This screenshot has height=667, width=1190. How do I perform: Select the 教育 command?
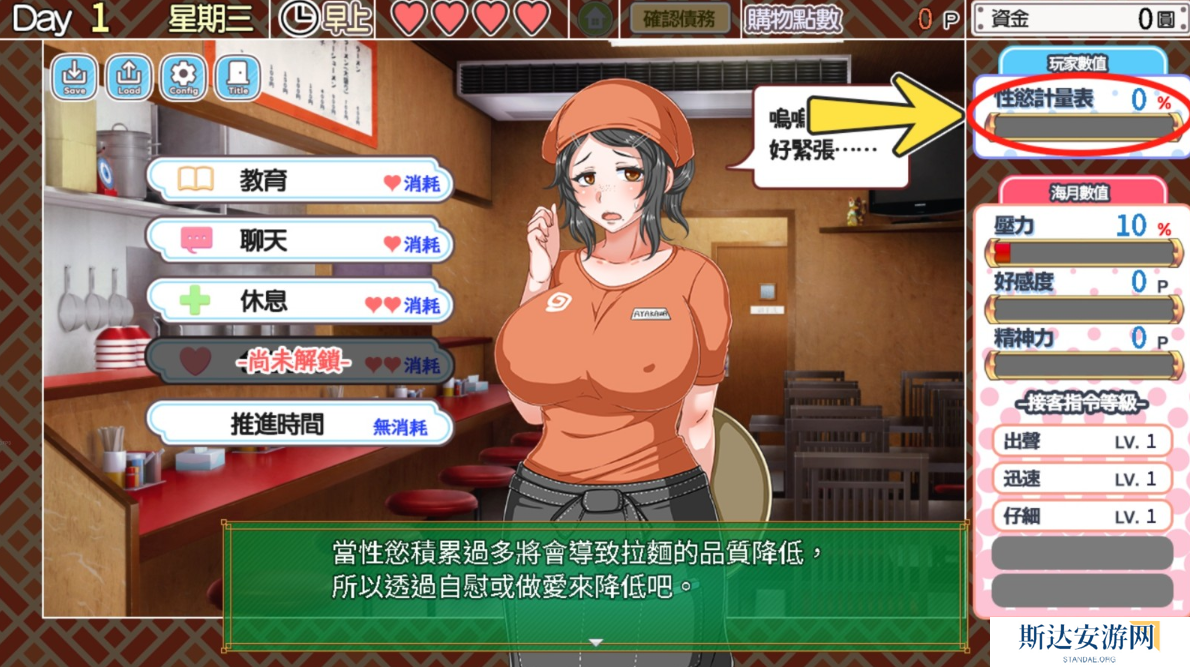coord(298,181)
